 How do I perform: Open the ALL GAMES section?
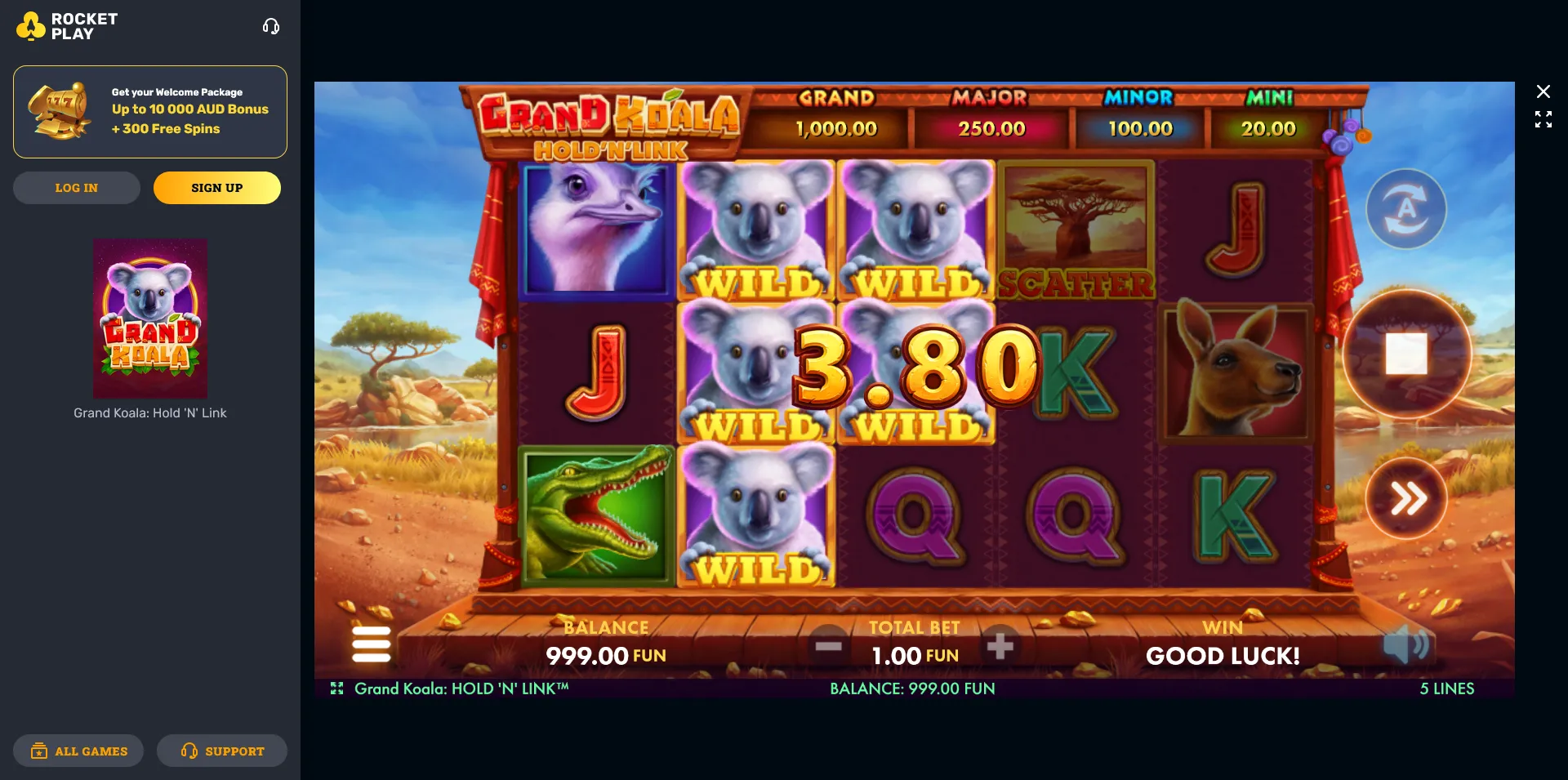click(x=78, y=751)
